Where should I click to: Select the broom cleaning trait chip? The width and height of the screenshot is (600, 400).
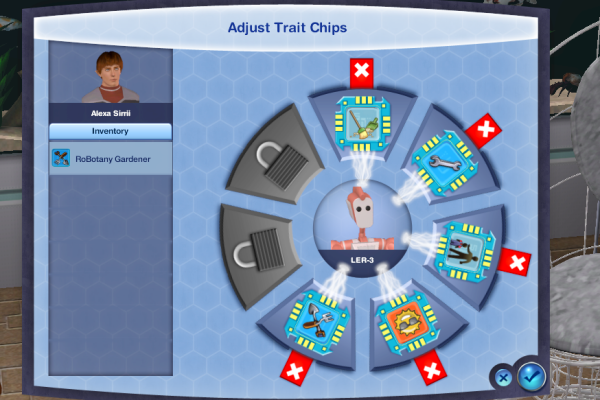tap(361, 120)
